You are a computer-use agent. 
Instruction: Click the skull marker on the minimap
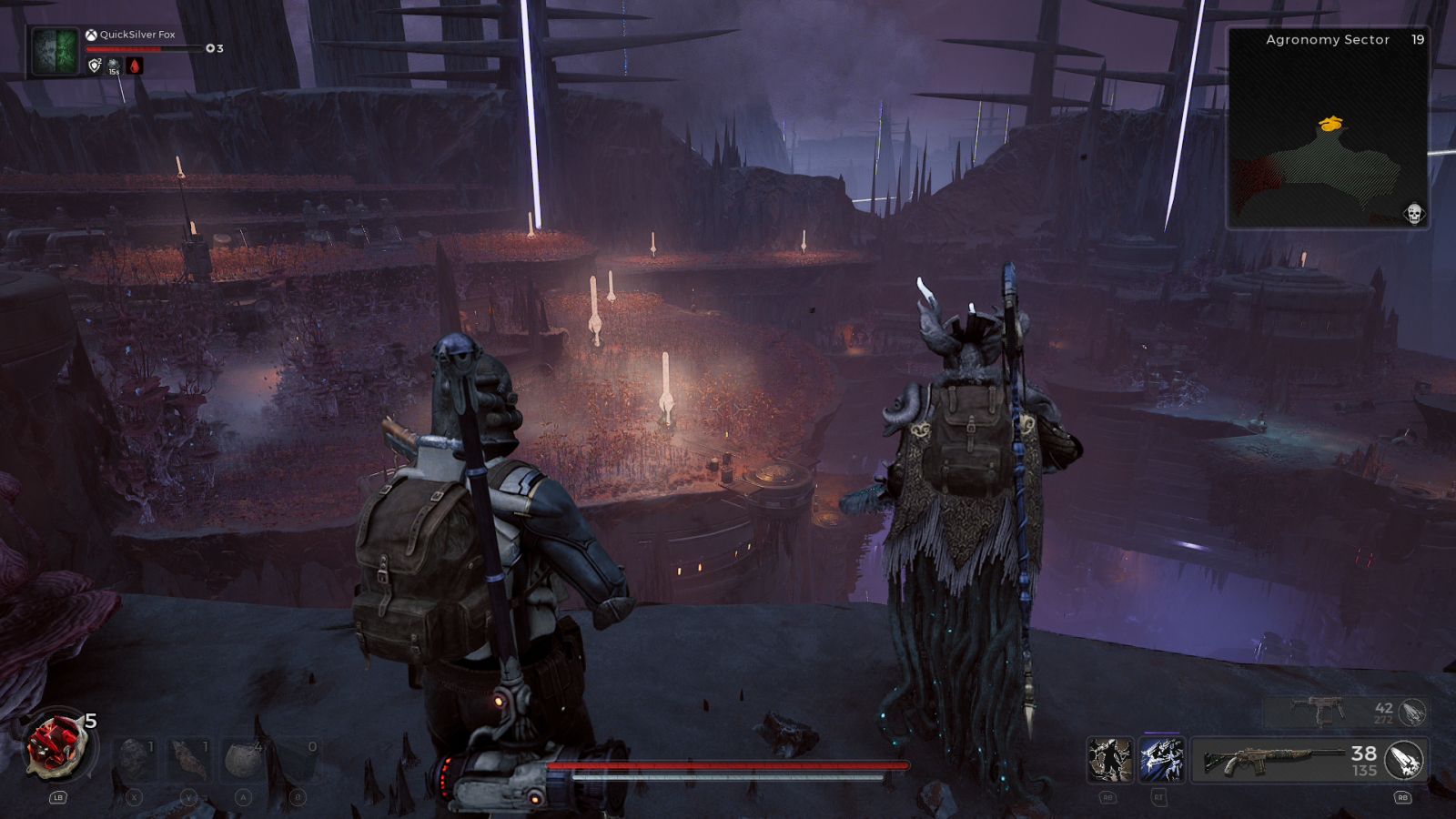coord(1413,214)
